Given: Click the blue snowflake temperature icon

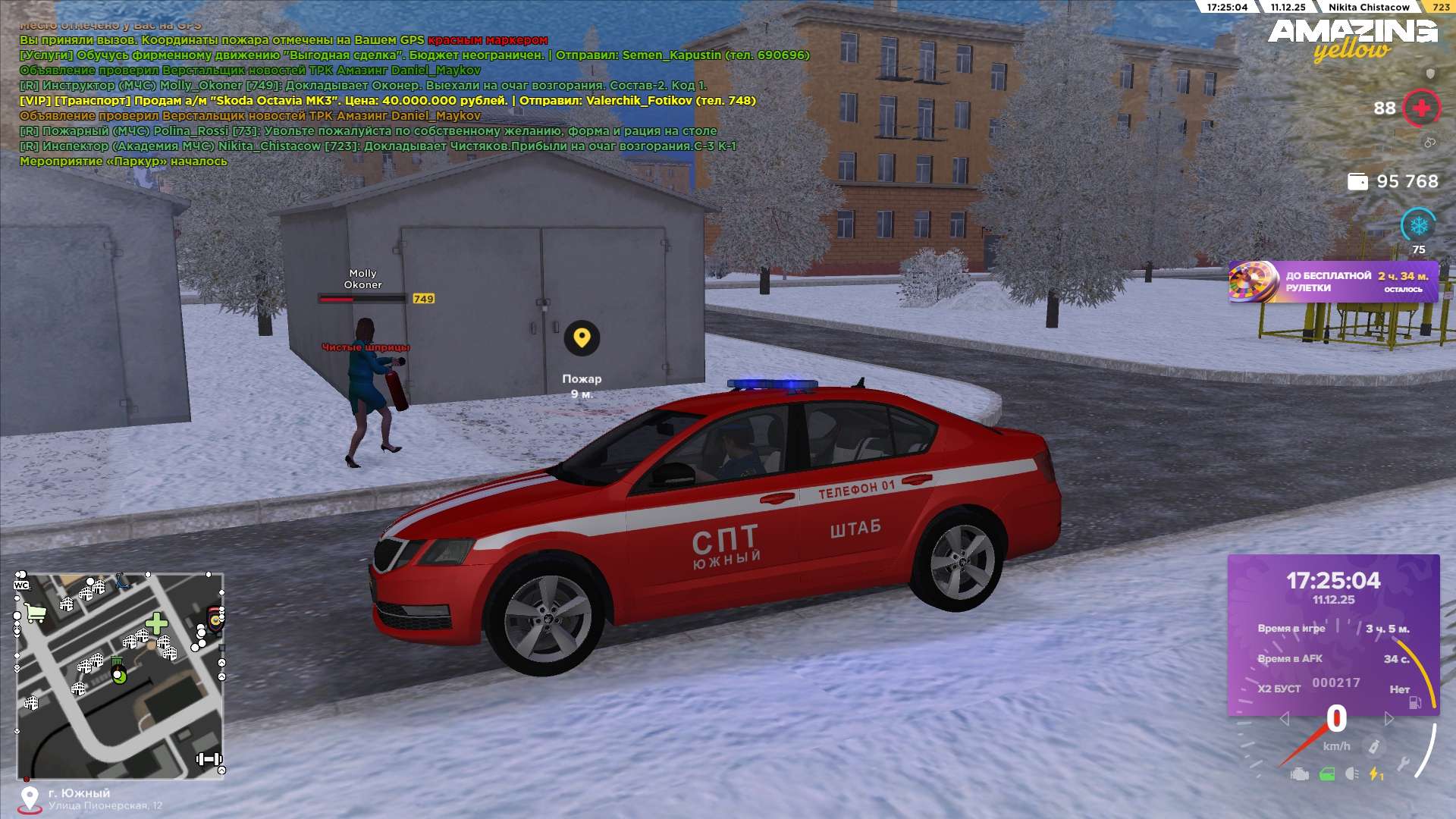Looking at the screenshot, I should click(x=1418, y=225).
